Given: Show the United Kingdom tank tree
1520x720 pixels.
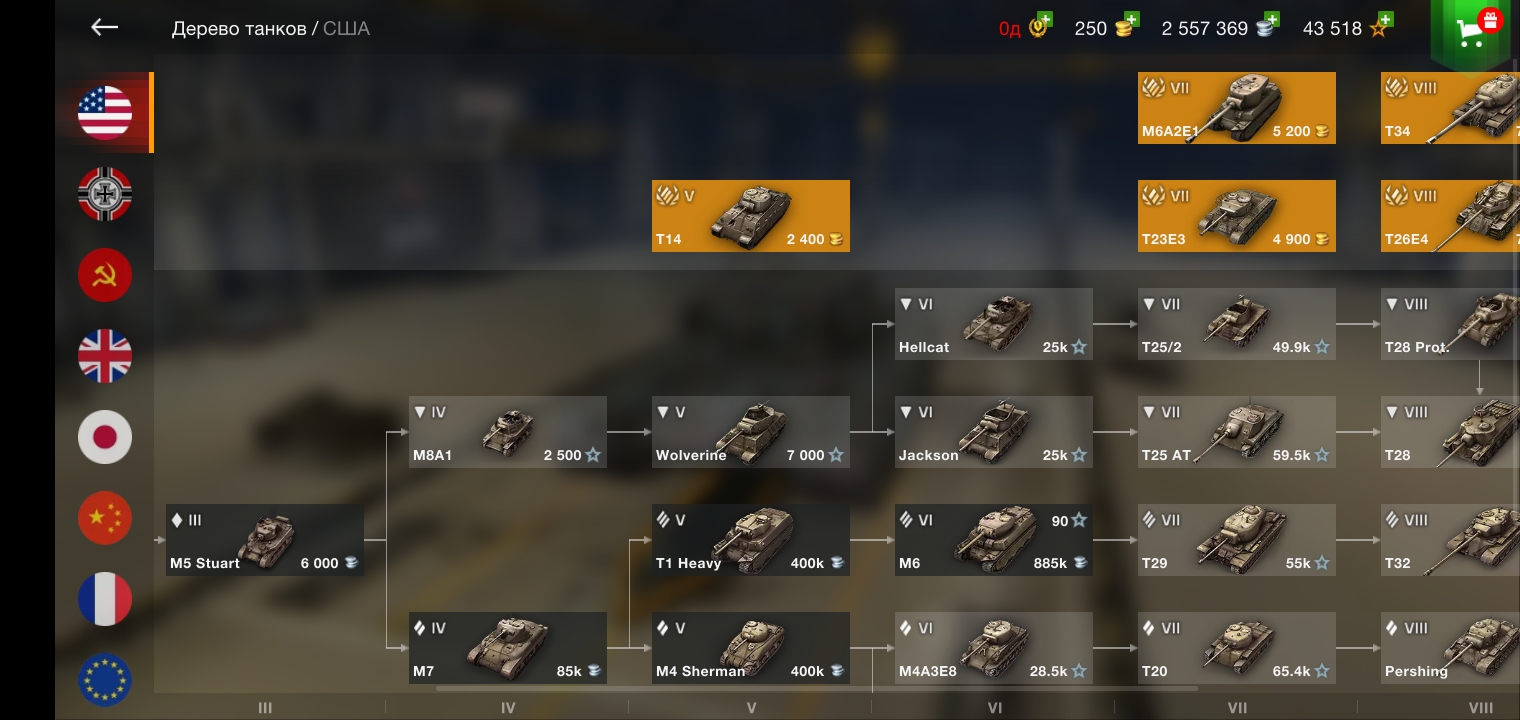Looking at the screenshot, I should [105, 356].
